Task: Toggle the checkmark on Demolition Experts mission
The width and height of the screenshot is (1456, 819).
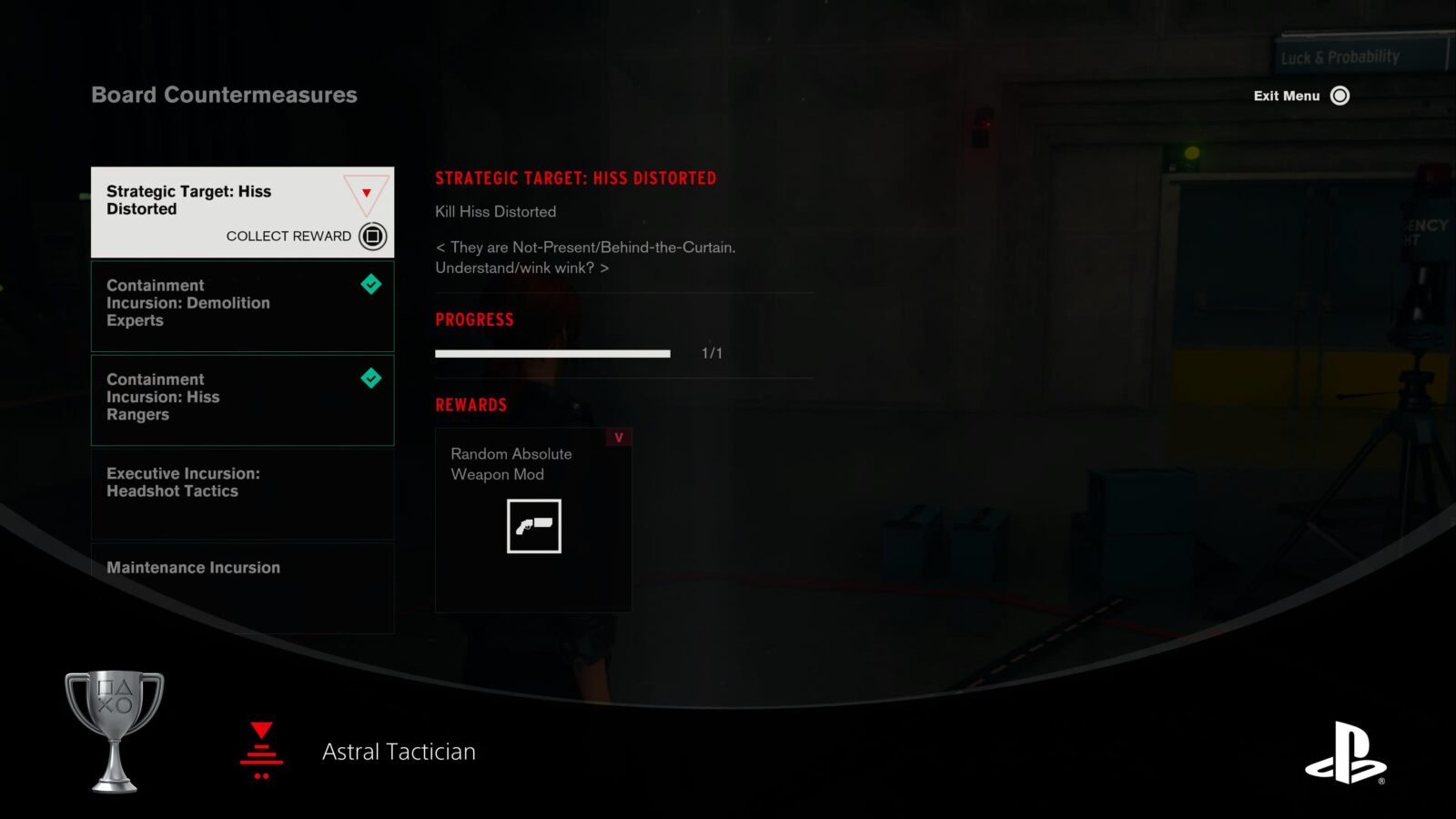Action: click(x=371, y=284)
